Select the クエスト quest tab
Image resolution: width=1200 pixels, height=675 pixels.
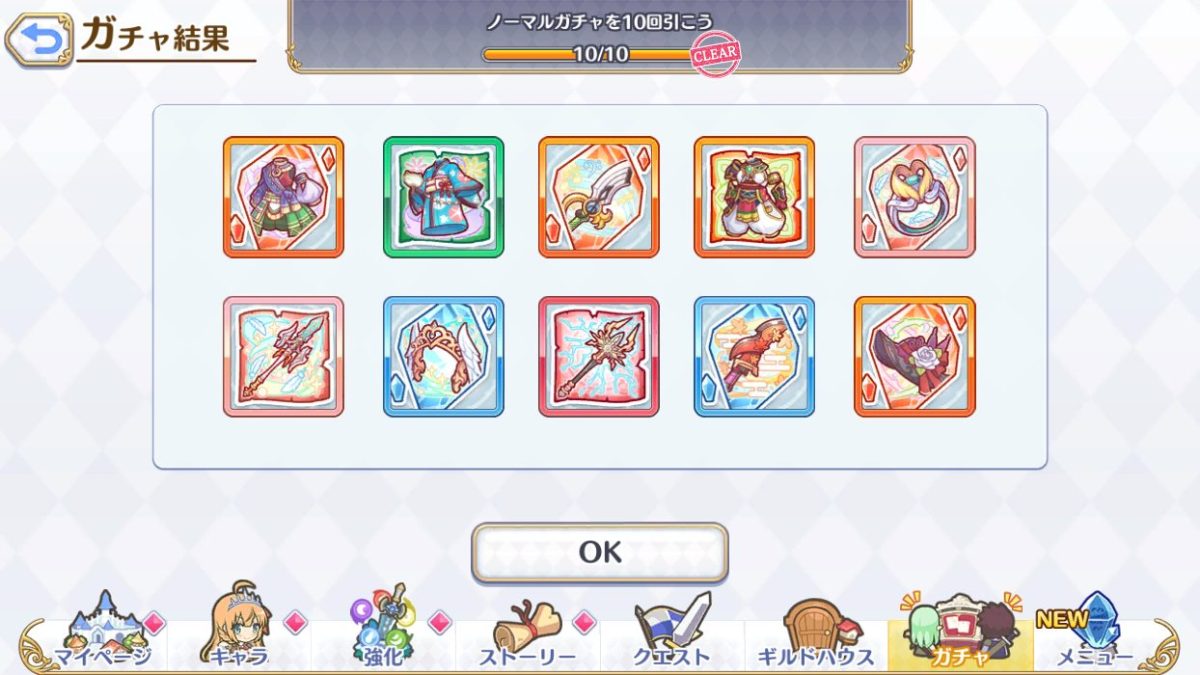(671, 632)
